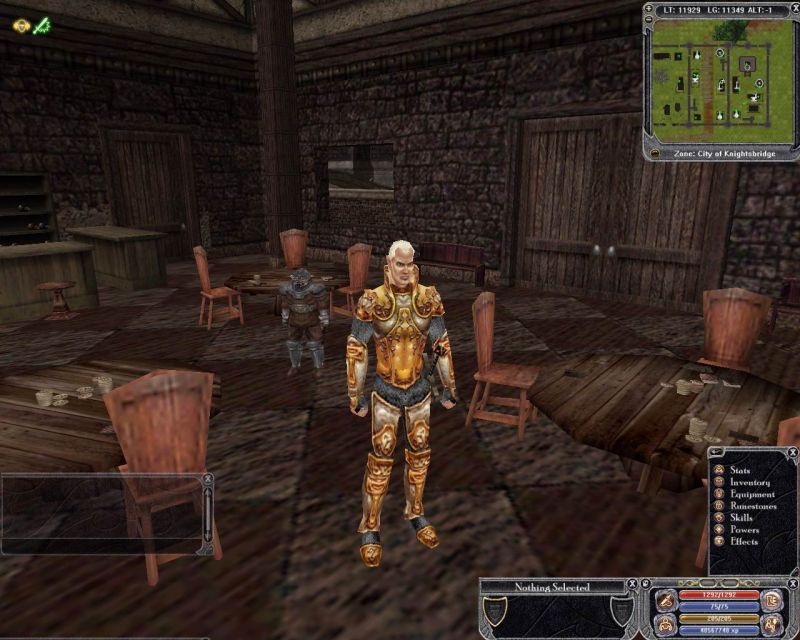
Task: Open the Powers list
Action: [x=744, y=530]
